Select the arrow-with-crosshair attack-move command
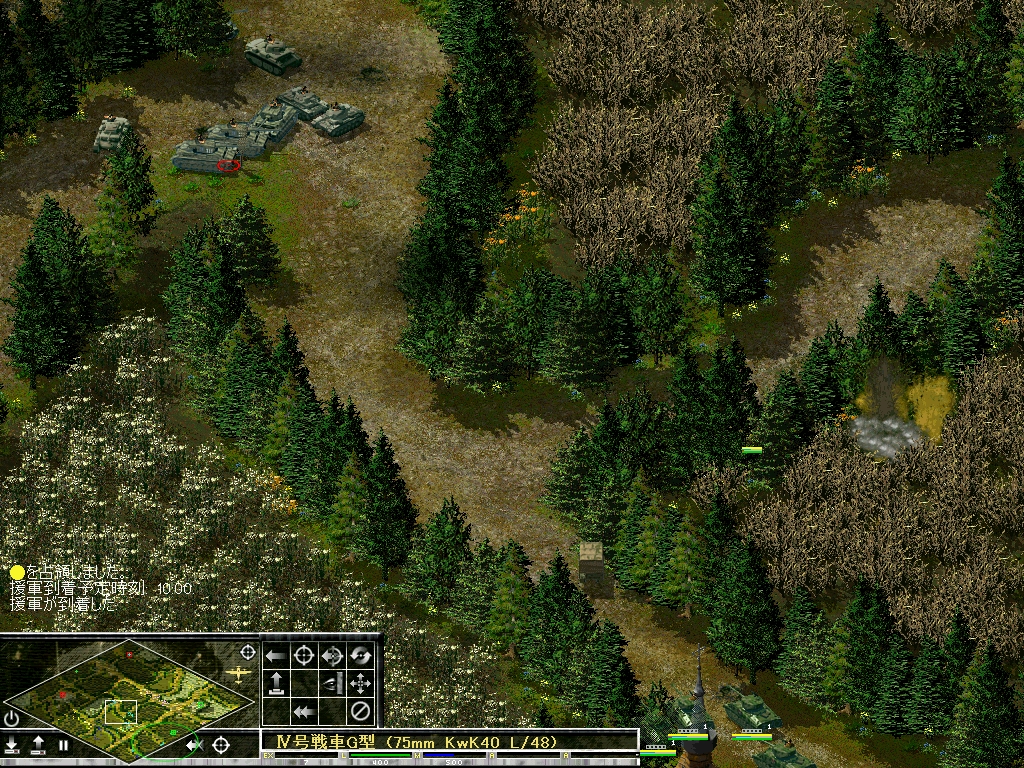 (x=332, y=656)
